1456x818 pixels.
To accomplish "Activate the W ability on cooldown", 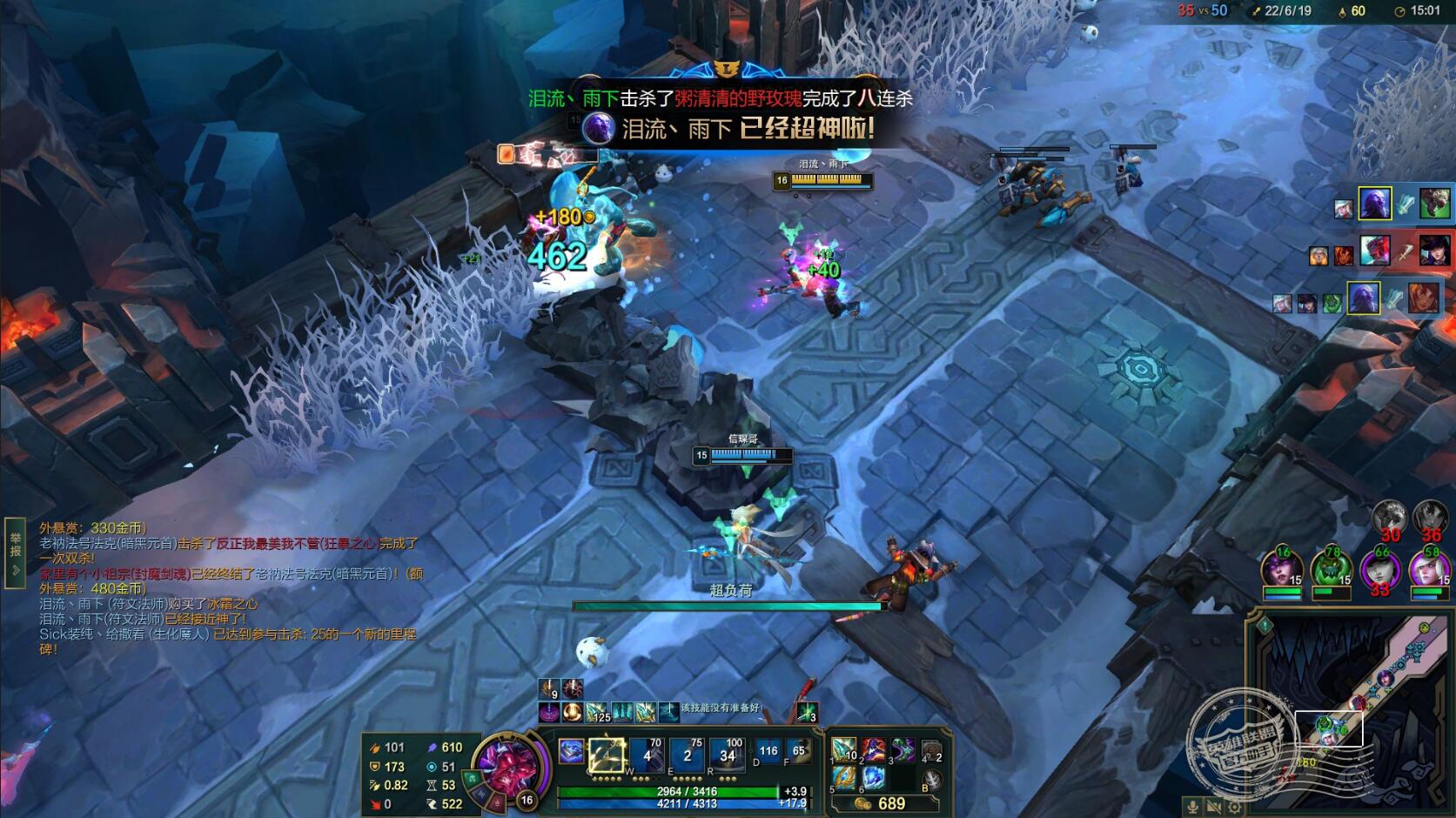I will [647, 754].
